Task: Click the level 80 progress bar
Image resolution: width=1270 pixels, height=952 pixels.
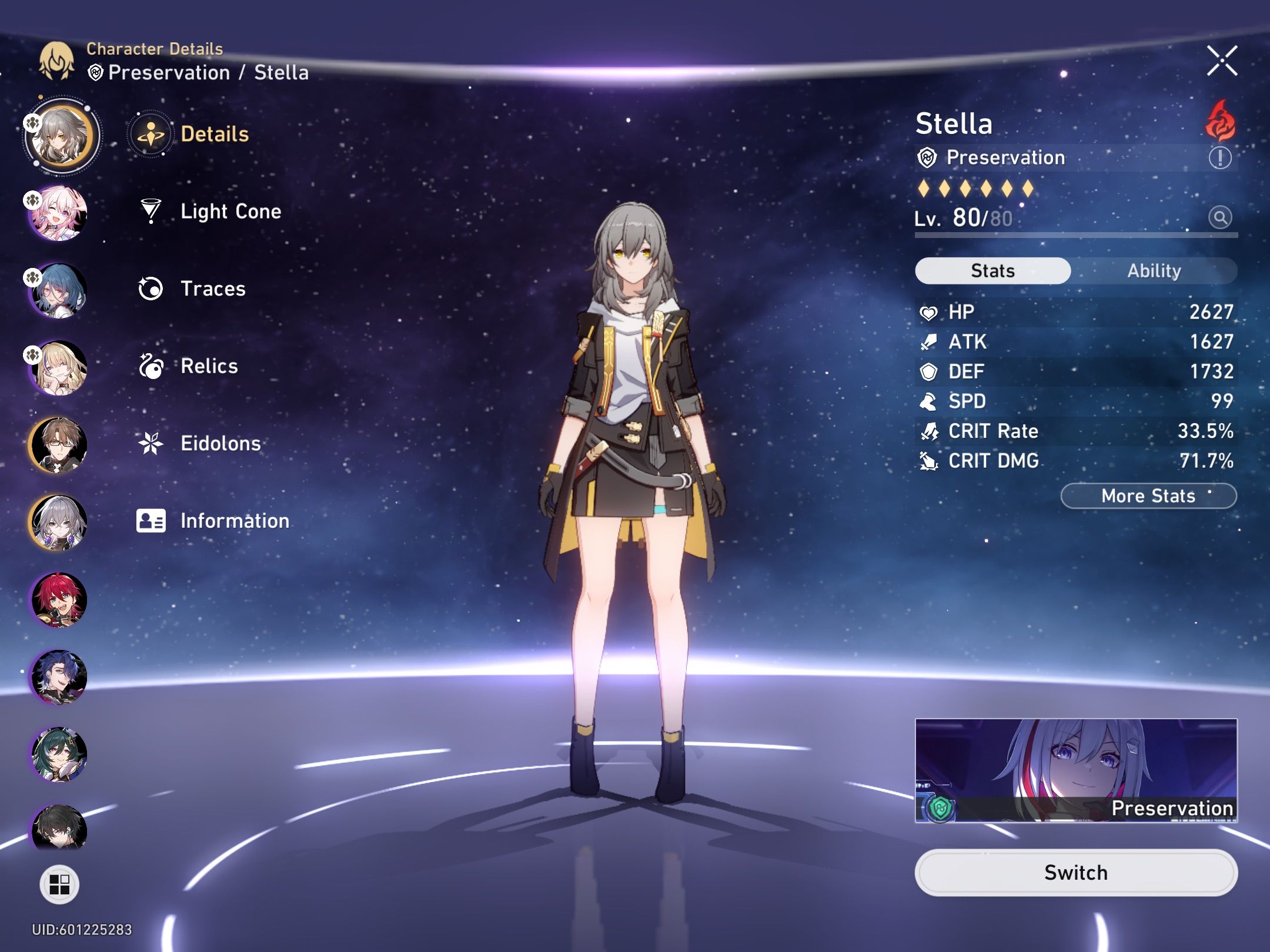Action: pos(1076,235)
